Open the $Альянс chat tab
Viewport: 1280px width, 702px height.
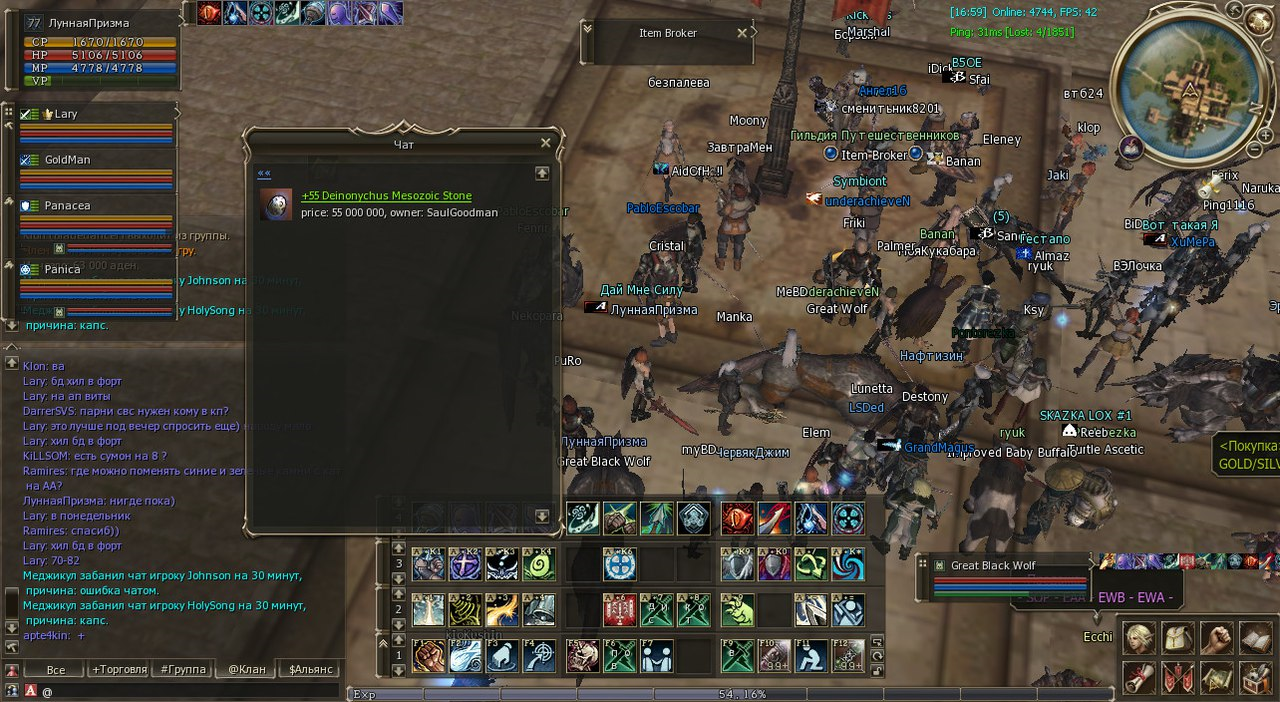309,669
